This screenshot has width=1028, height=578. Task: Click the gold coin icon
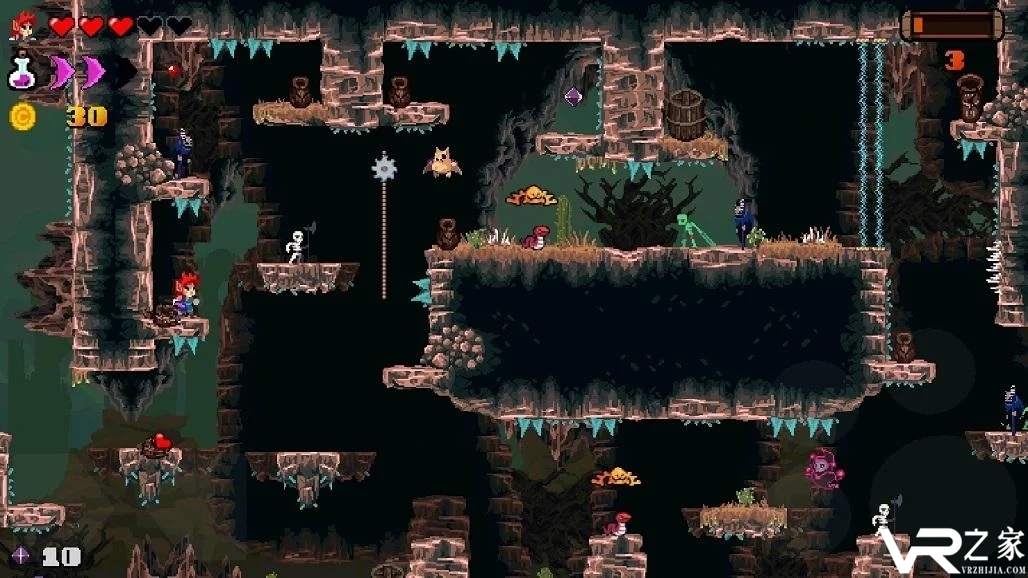coord(22,116)
